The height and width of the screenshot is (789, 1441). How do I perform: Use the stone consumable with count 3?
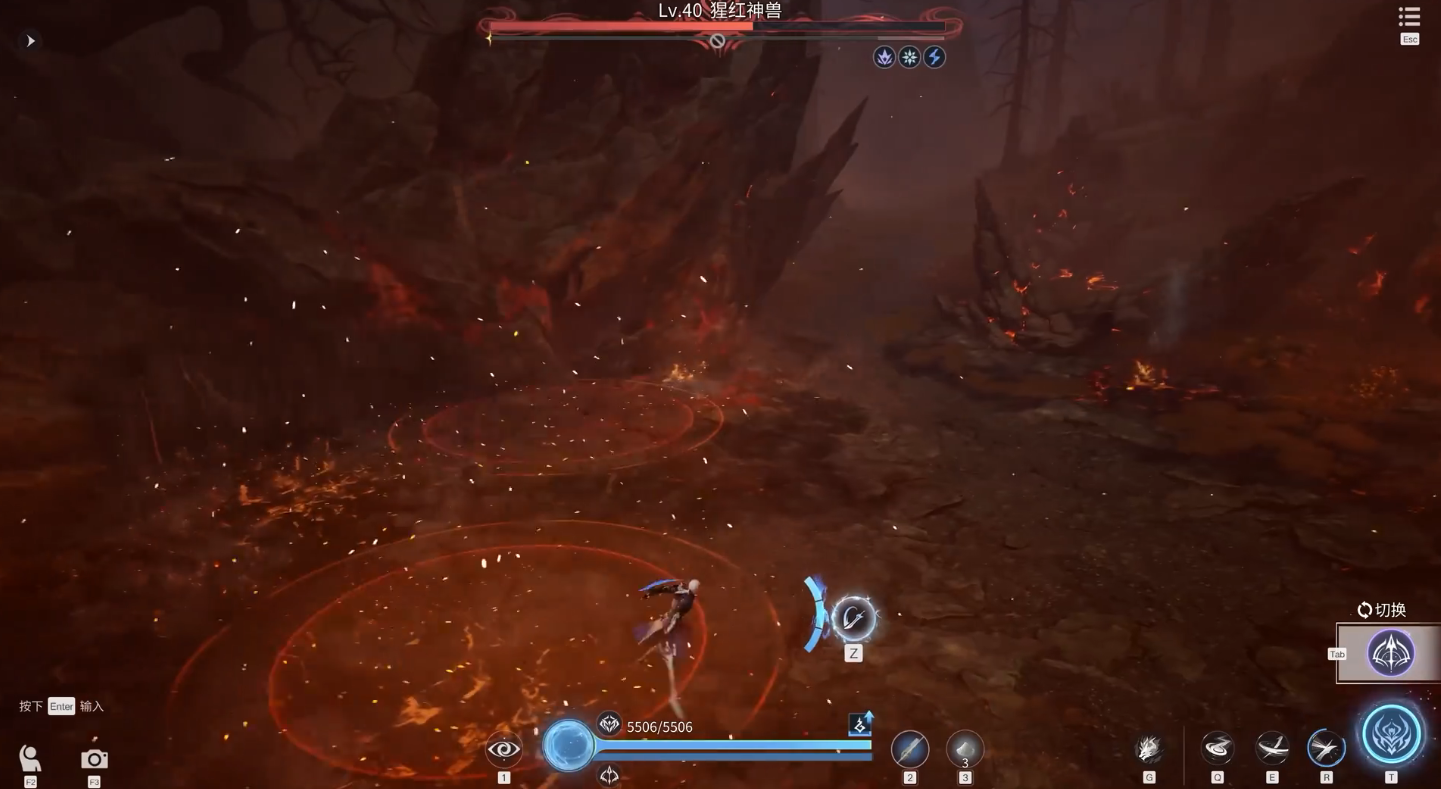tap(964, 749)
